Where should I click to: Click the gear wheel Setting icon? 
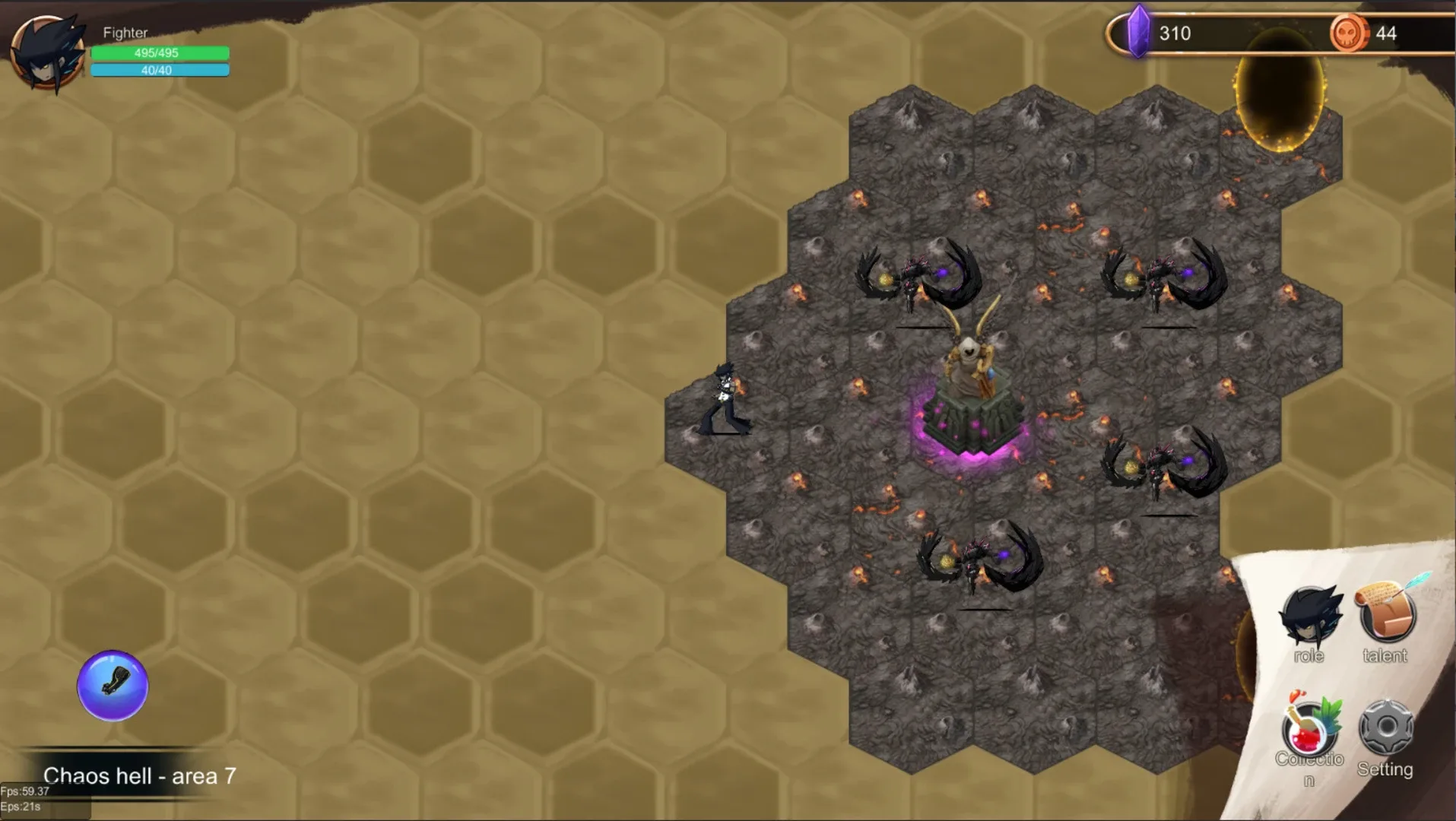coord(1385,726)
